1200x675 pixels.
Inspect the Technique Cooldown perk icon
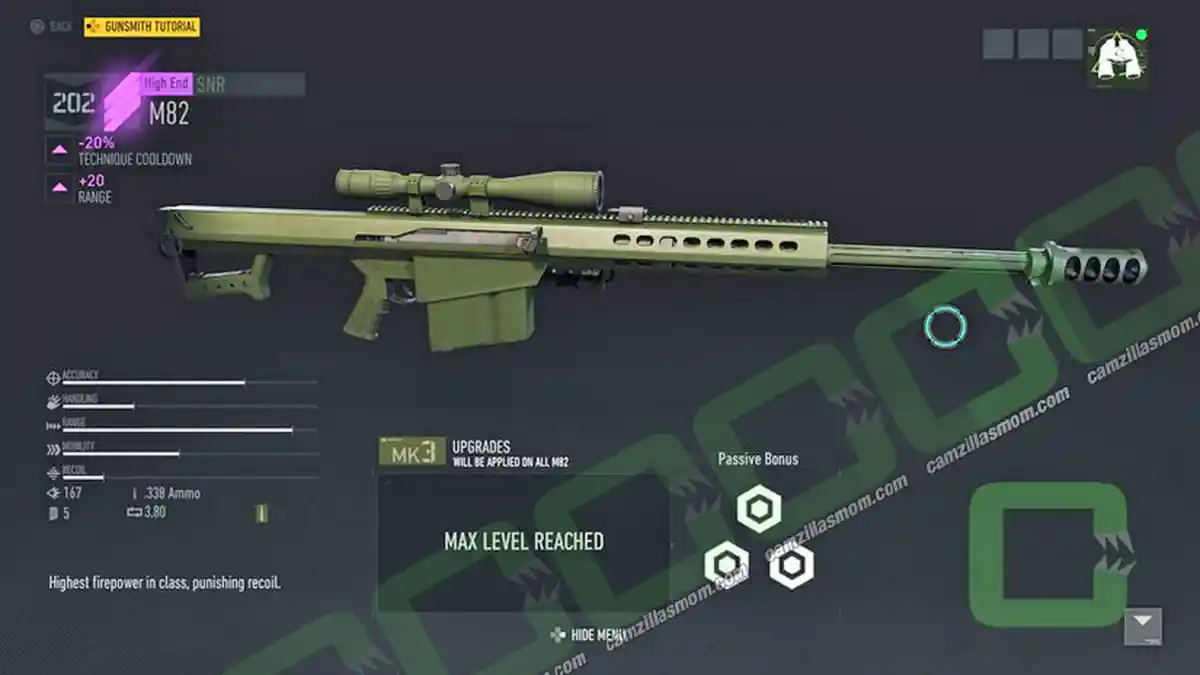[x=59, y=151]
